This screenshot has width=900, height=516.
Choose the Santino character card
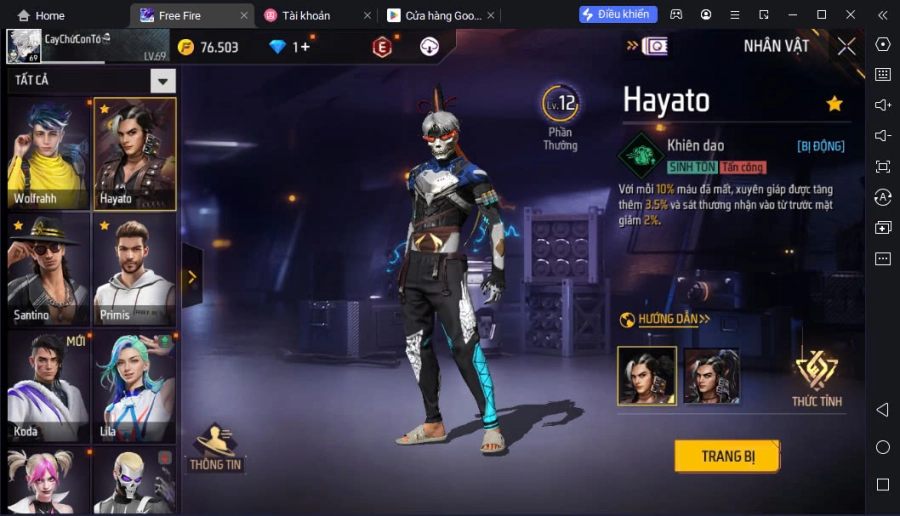(49, 270)
